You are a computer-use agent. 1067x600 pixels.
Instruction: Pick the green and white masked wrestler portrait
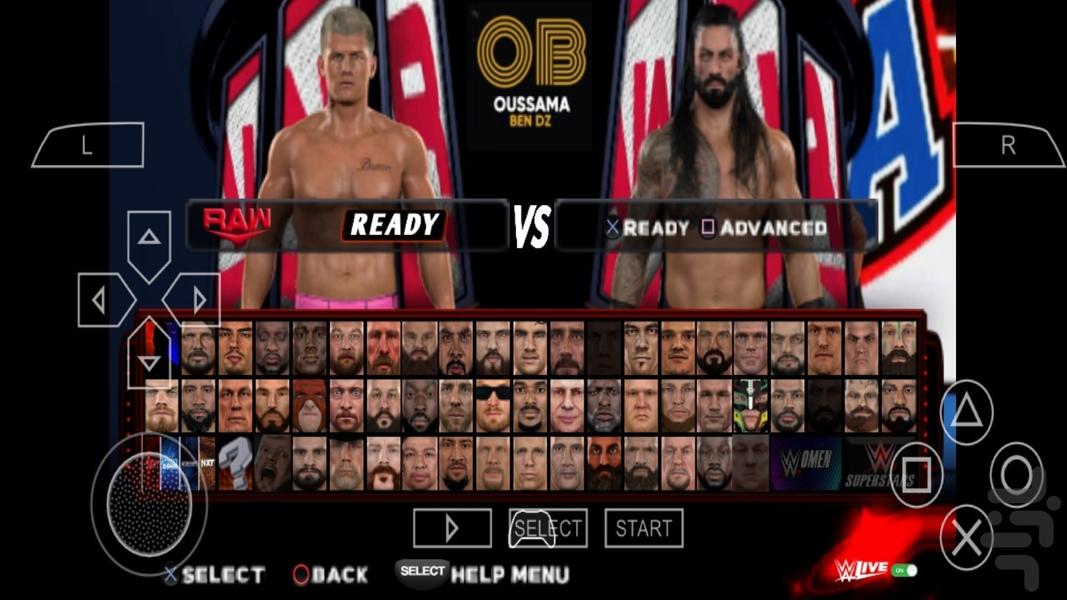point(750,405)
